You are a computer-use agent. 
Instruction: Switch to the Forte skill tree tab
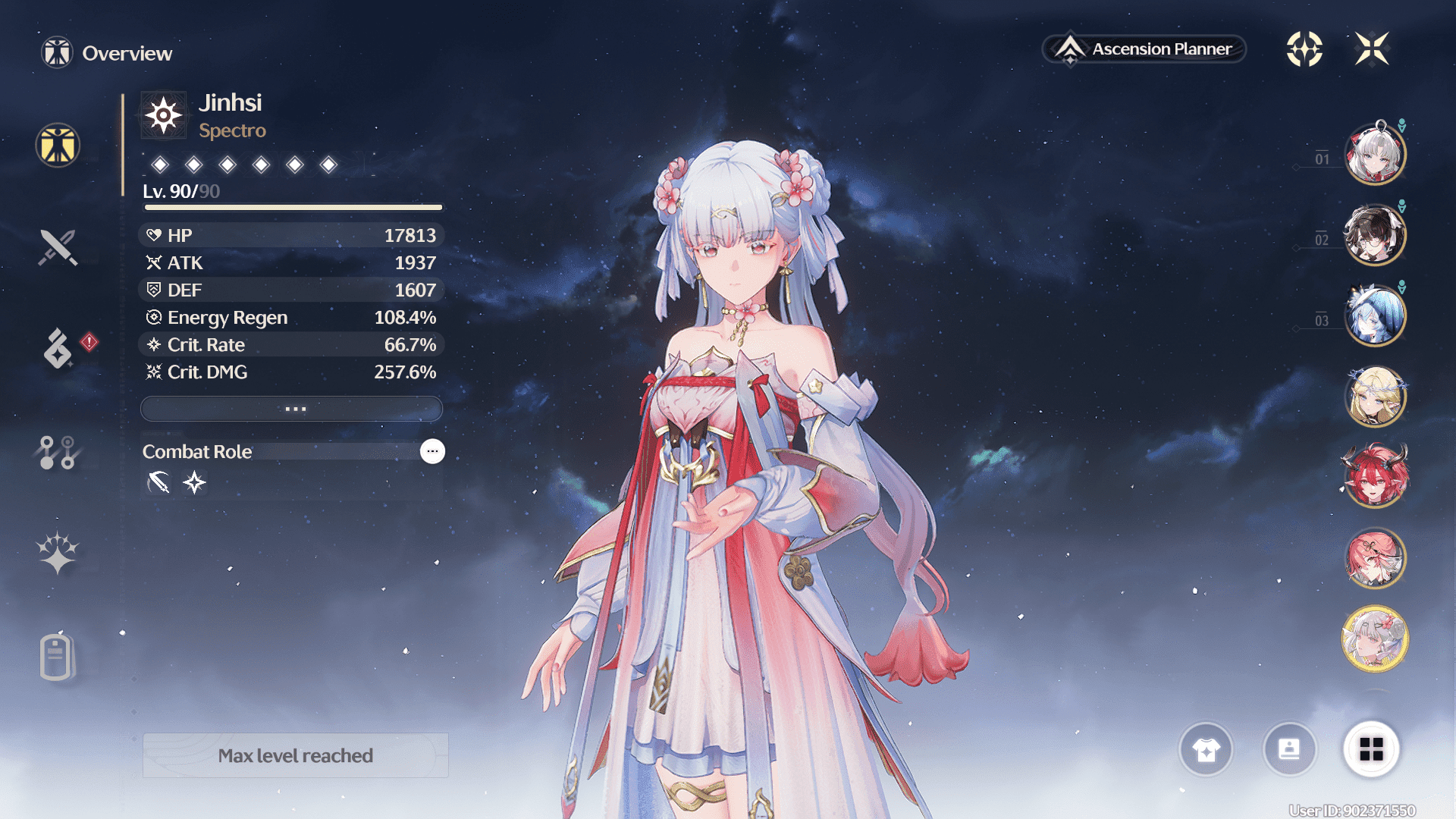(58, 452)
